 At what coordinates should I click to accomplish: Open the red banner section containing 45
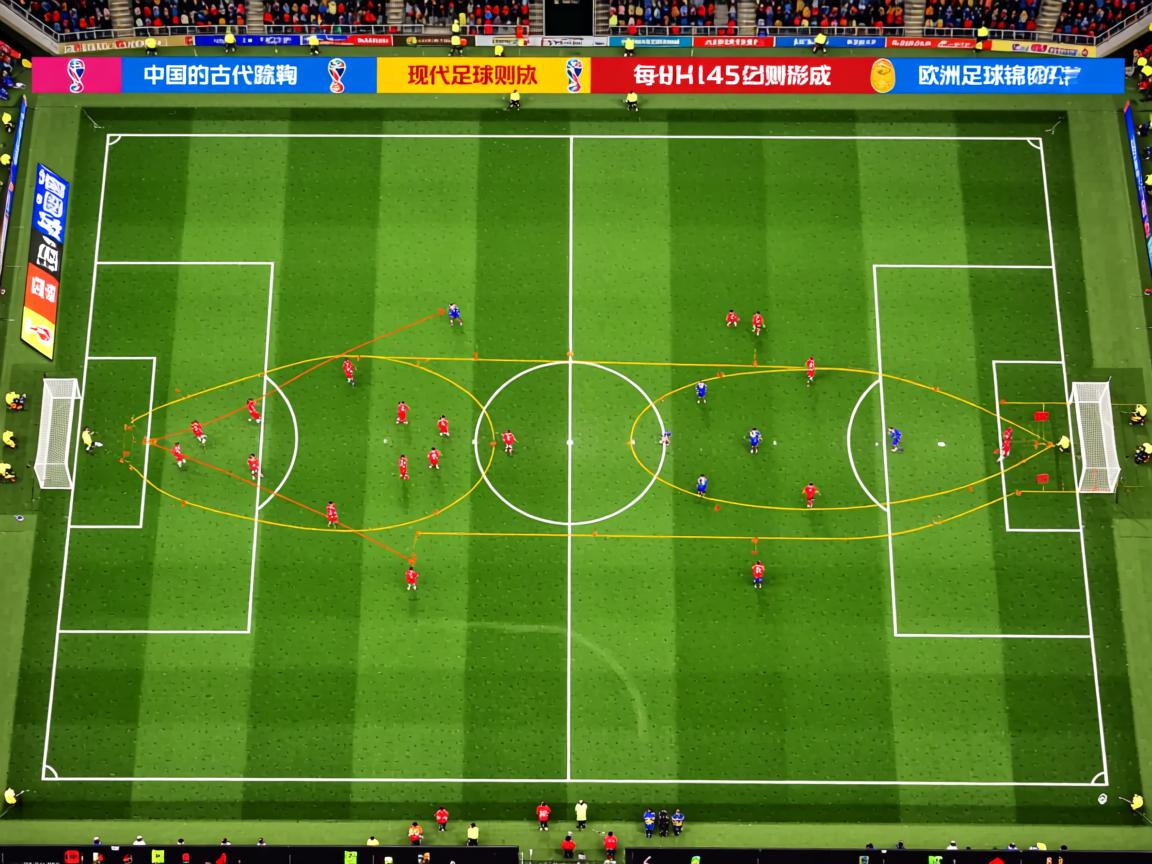coord(730,76)
